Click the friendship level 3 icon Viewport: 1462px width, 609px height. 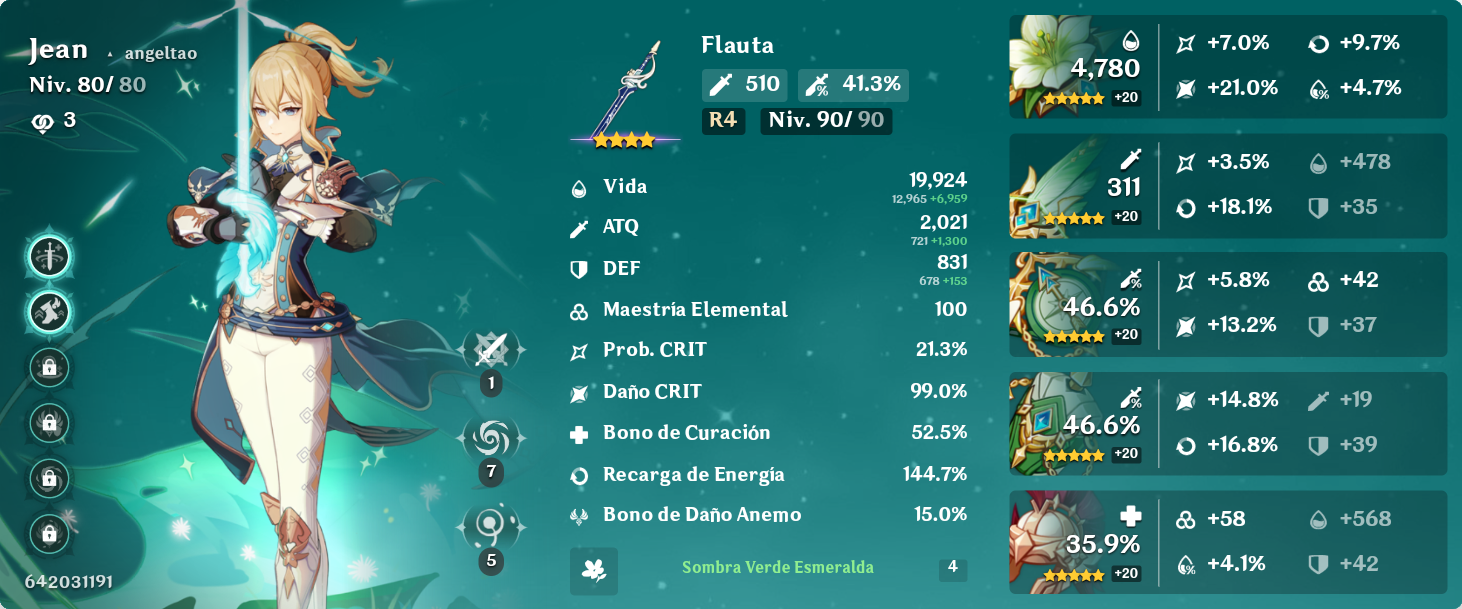point(43,121)
